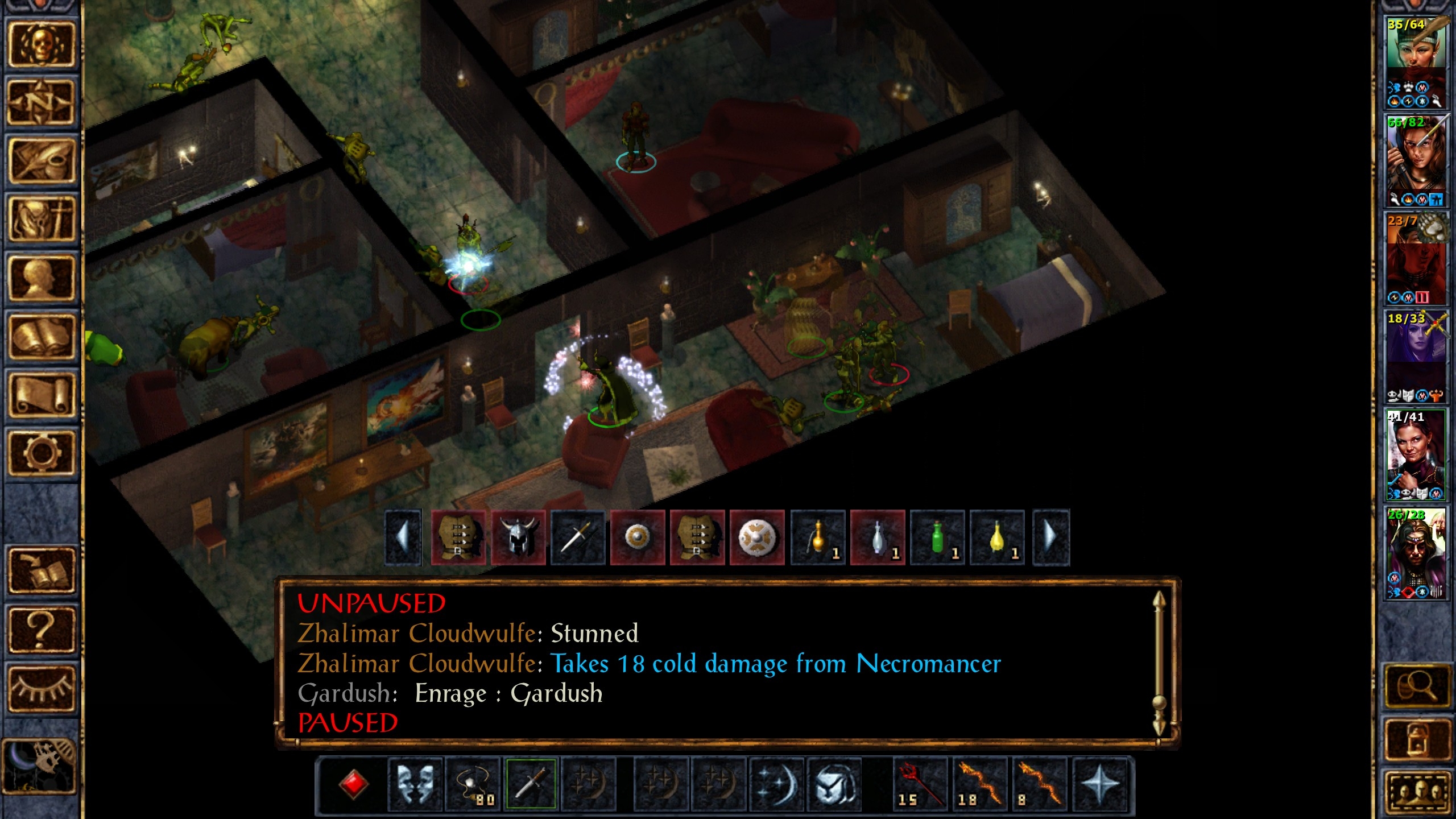This screenshot has height=819, width=1456.
Task: Activate the talk masks action button
Action: (x=415, y=784)
